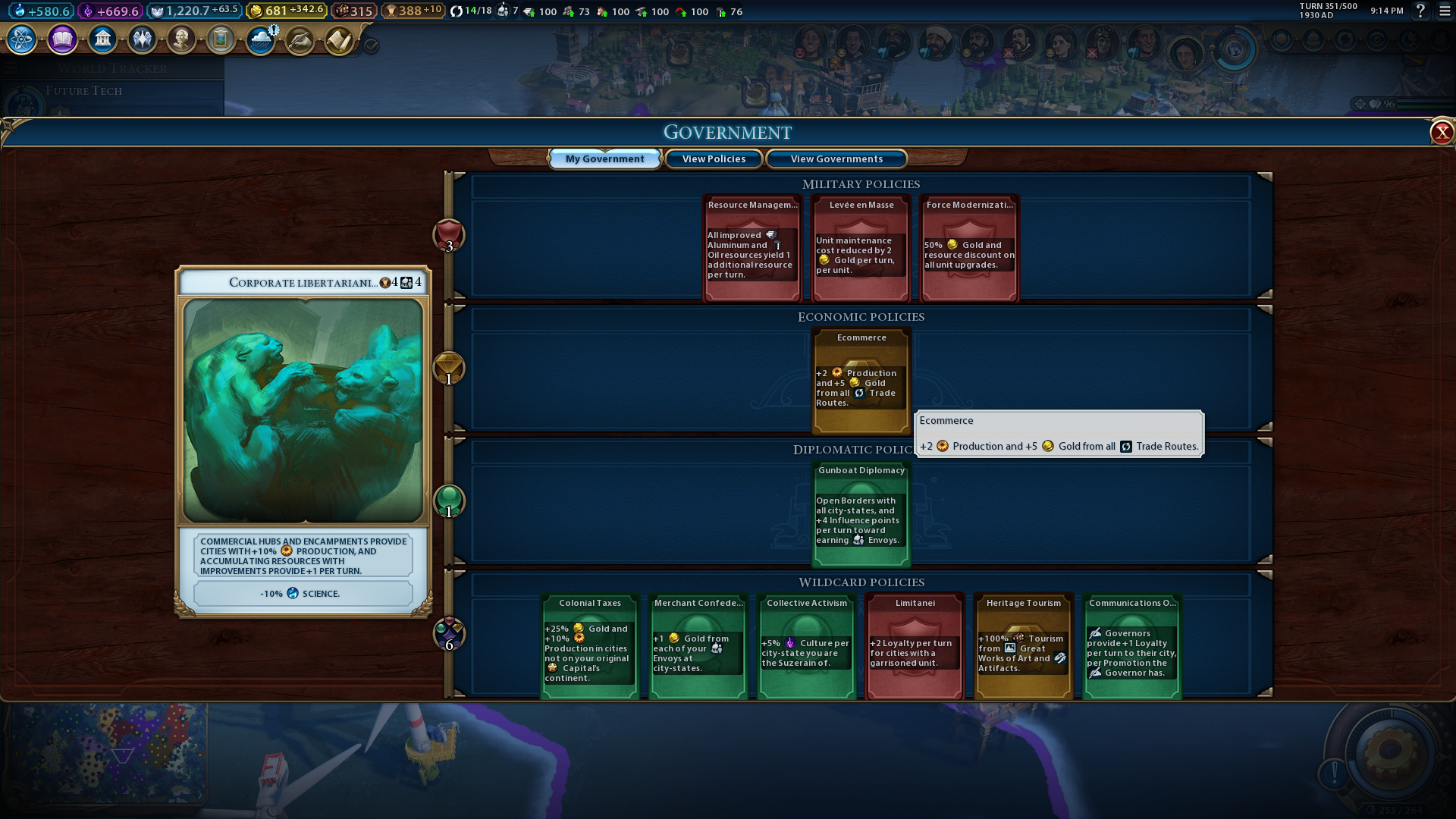Image resolution: width=1456 pixels, height=819 pixels.
Task: Select the Colonial Taxes wildcard card
Action: pos(589,646)
